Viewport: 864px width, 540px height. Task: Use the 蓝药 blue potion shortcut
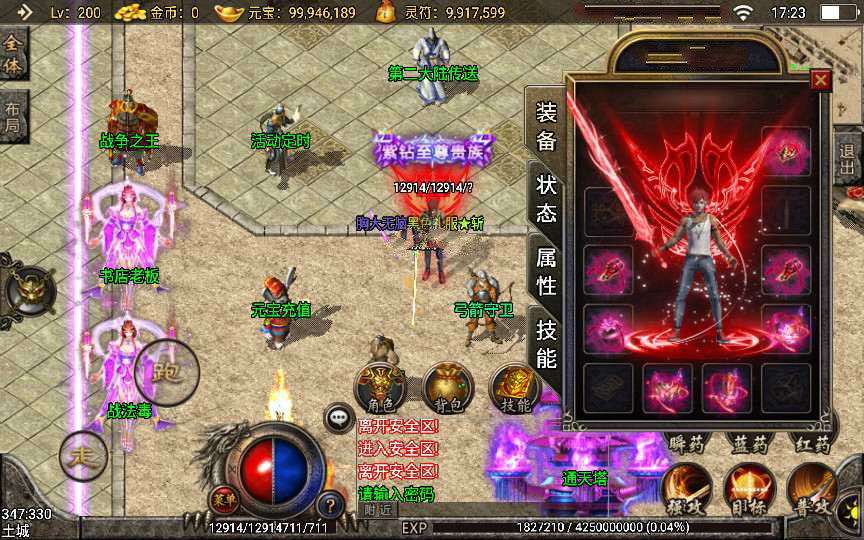coord(748,444)
